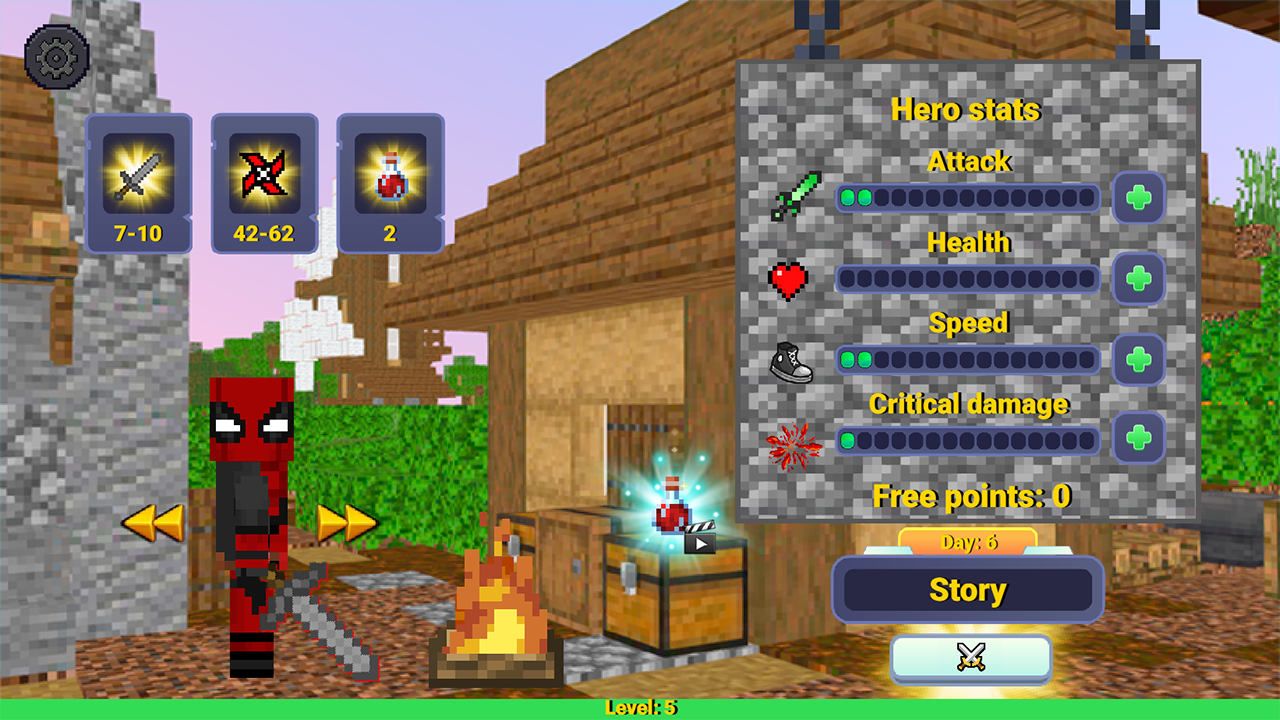The height and width of the screenshot is (720, 1280).
Task: Select the sneaker Speed stat icon
Action: click(x=793, y=360)
